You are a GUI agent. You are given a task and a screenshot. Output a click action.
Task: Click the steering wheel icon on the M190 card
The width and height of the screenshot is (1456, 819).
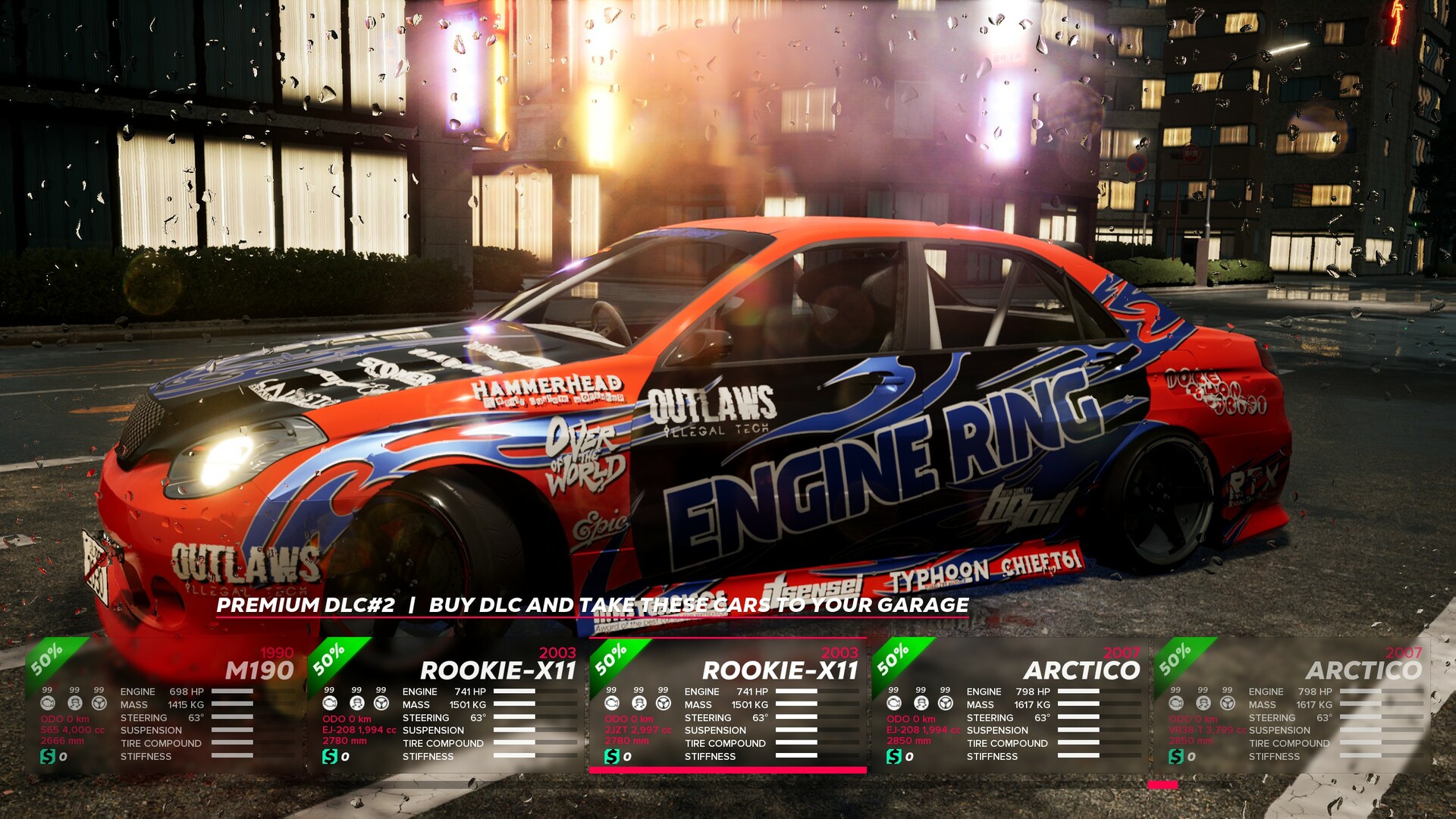pos(99,704)
